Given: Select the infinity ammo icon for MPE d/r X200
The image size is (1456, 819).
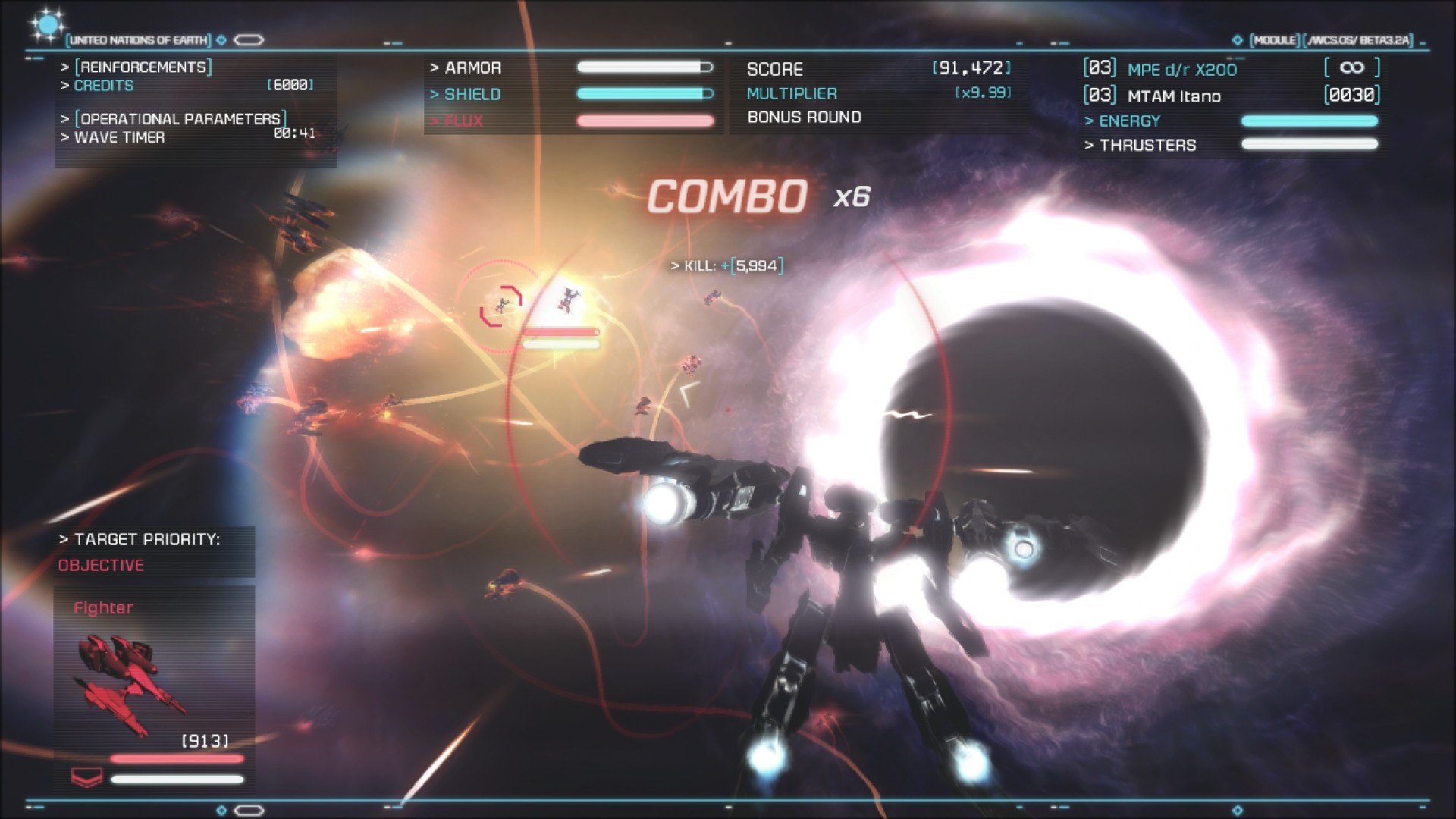Looking at the screenshot, I should 1351,67.
